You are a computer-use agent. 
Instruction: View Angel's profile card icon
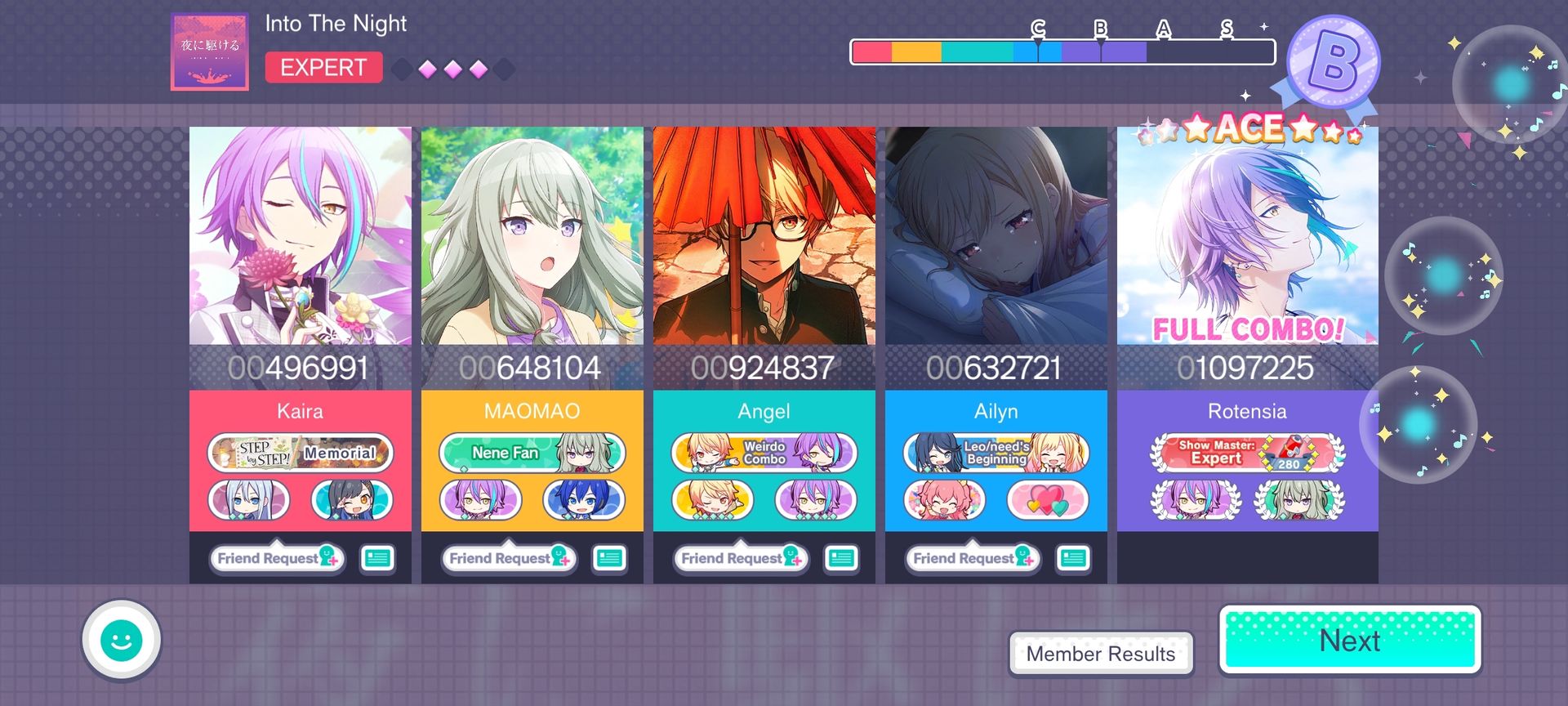(x=841, y=558)
